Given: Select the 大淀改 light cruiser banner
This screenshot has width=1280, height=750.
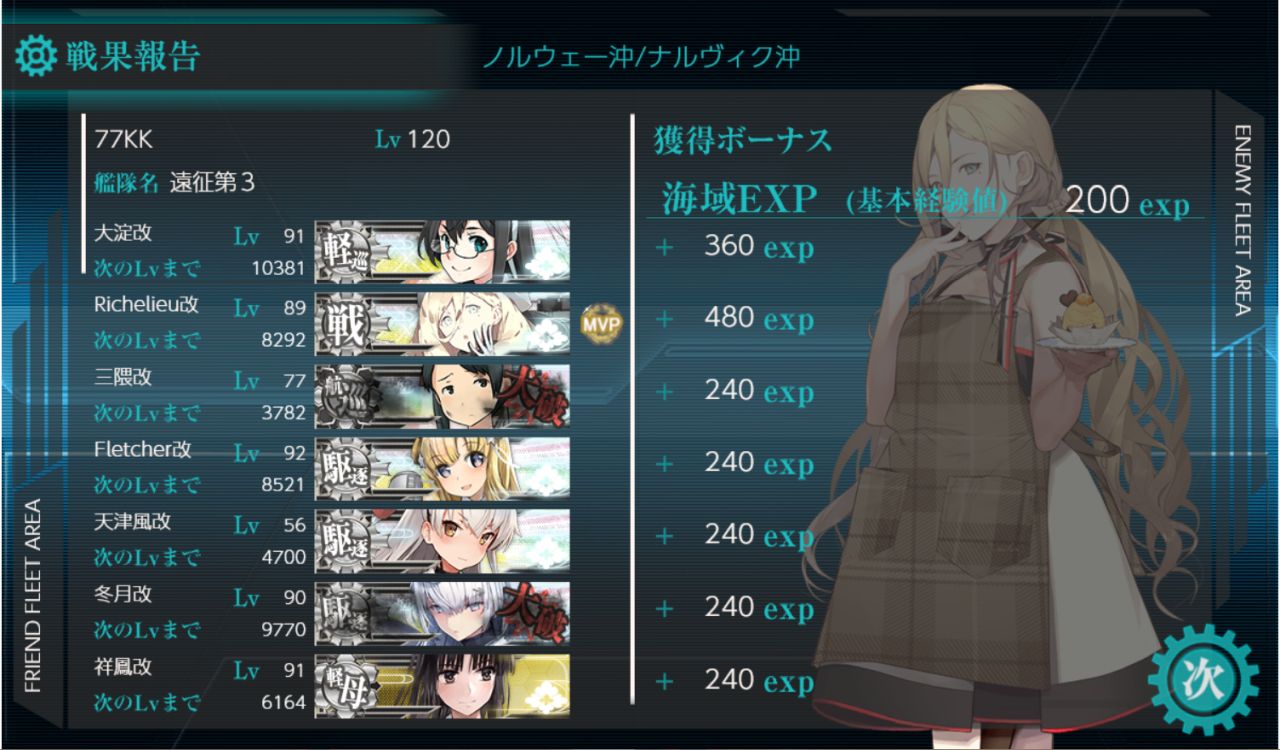Looking at the screenshot, I should [442, 250].
